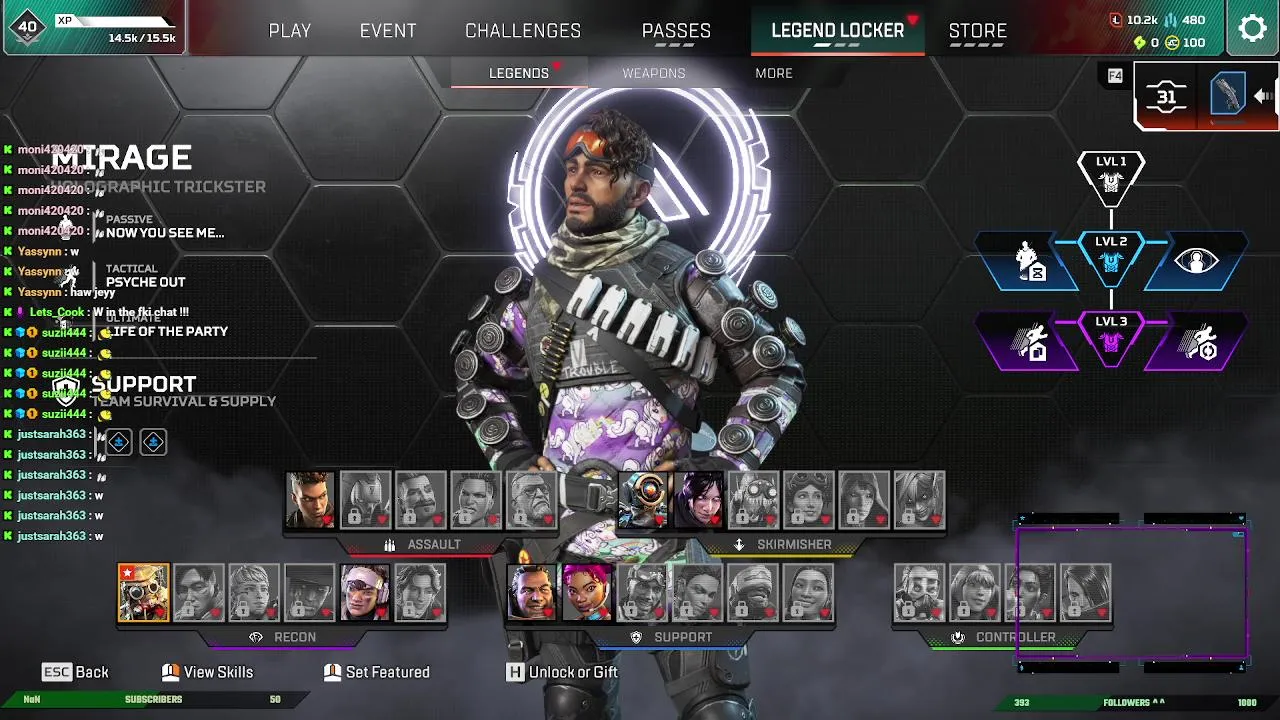Select the LVL 3 armor upgrade node
Screen dimensions: 1280x720
coord(1111,336)
